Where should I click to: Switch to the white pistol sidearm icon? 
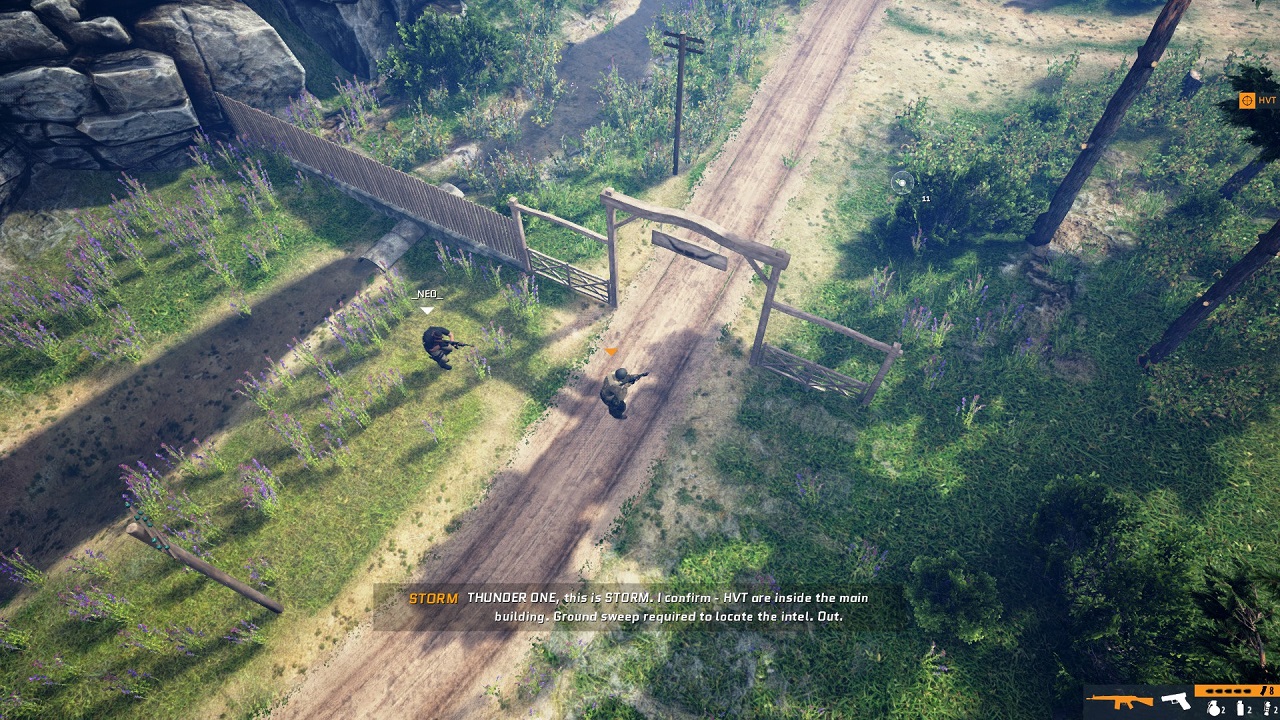[x=1175, y=701]
